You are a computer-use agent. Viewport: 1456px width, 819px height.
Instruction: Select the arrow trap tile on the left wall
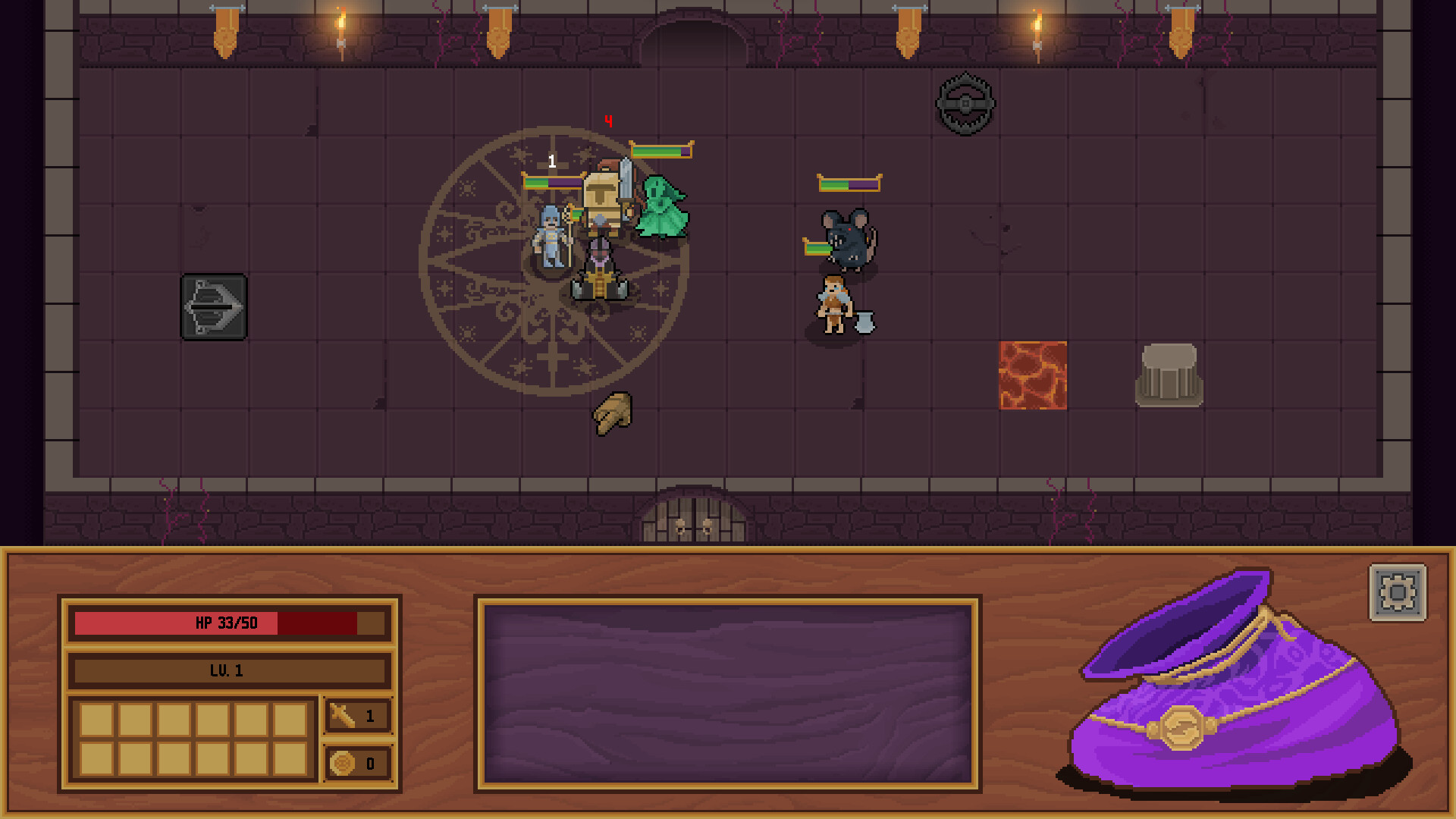213,306
